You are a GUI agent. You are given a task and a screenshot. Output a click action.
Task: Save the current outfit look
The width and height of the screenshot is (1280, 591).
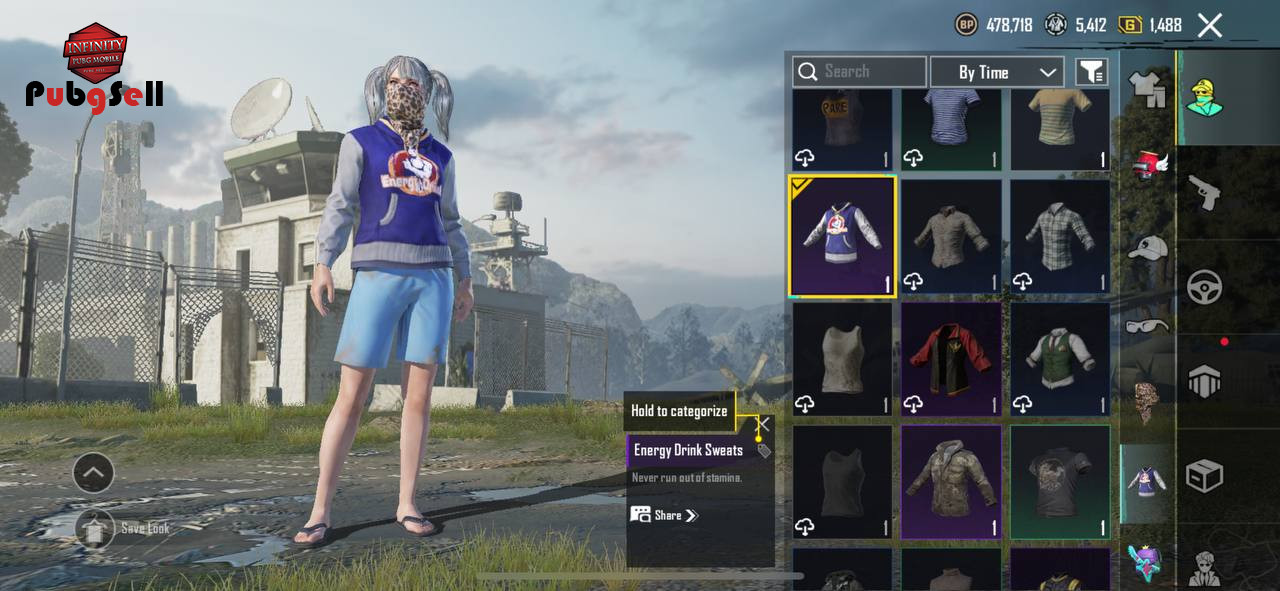95,528
